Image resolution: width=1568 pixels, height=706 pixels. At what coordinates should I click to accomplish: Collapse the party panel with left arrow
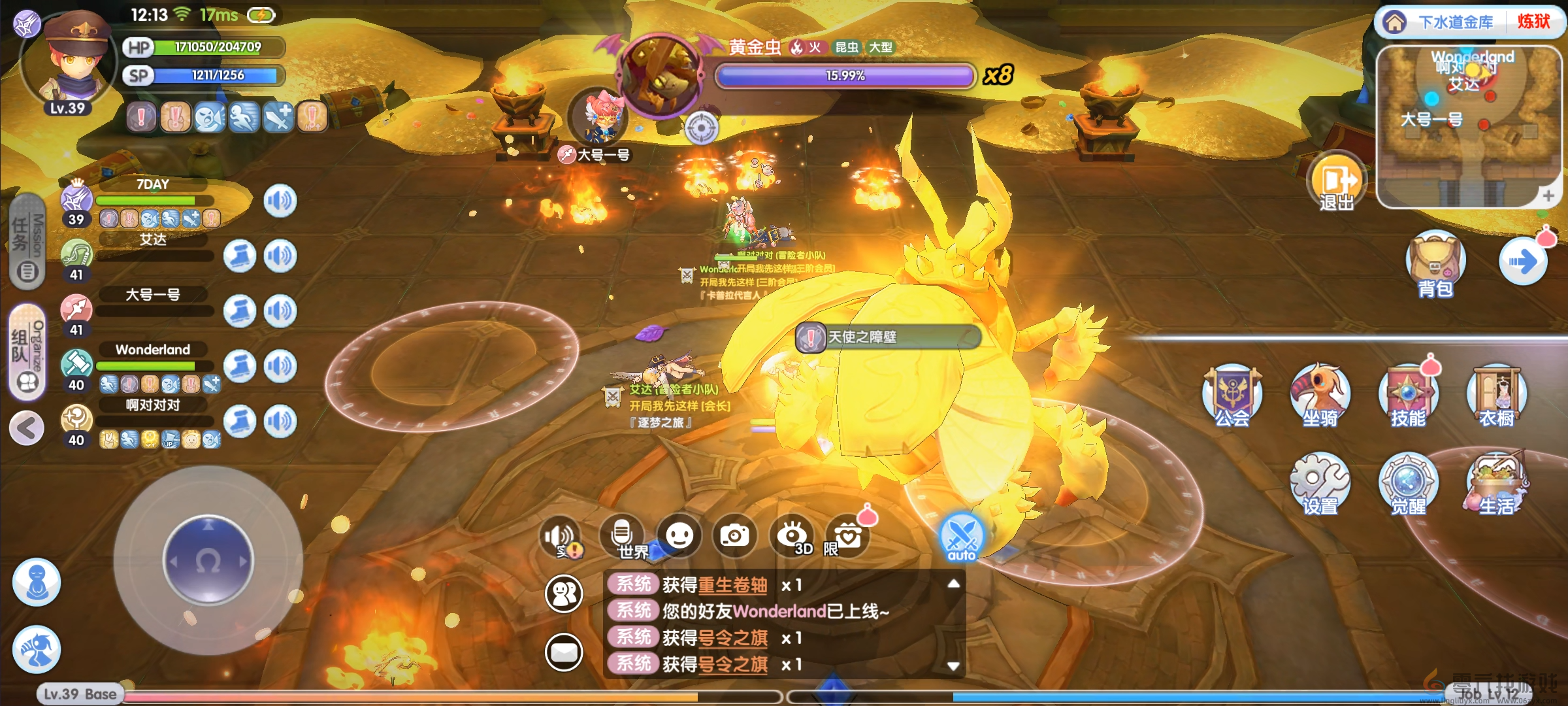coord(27,429)
